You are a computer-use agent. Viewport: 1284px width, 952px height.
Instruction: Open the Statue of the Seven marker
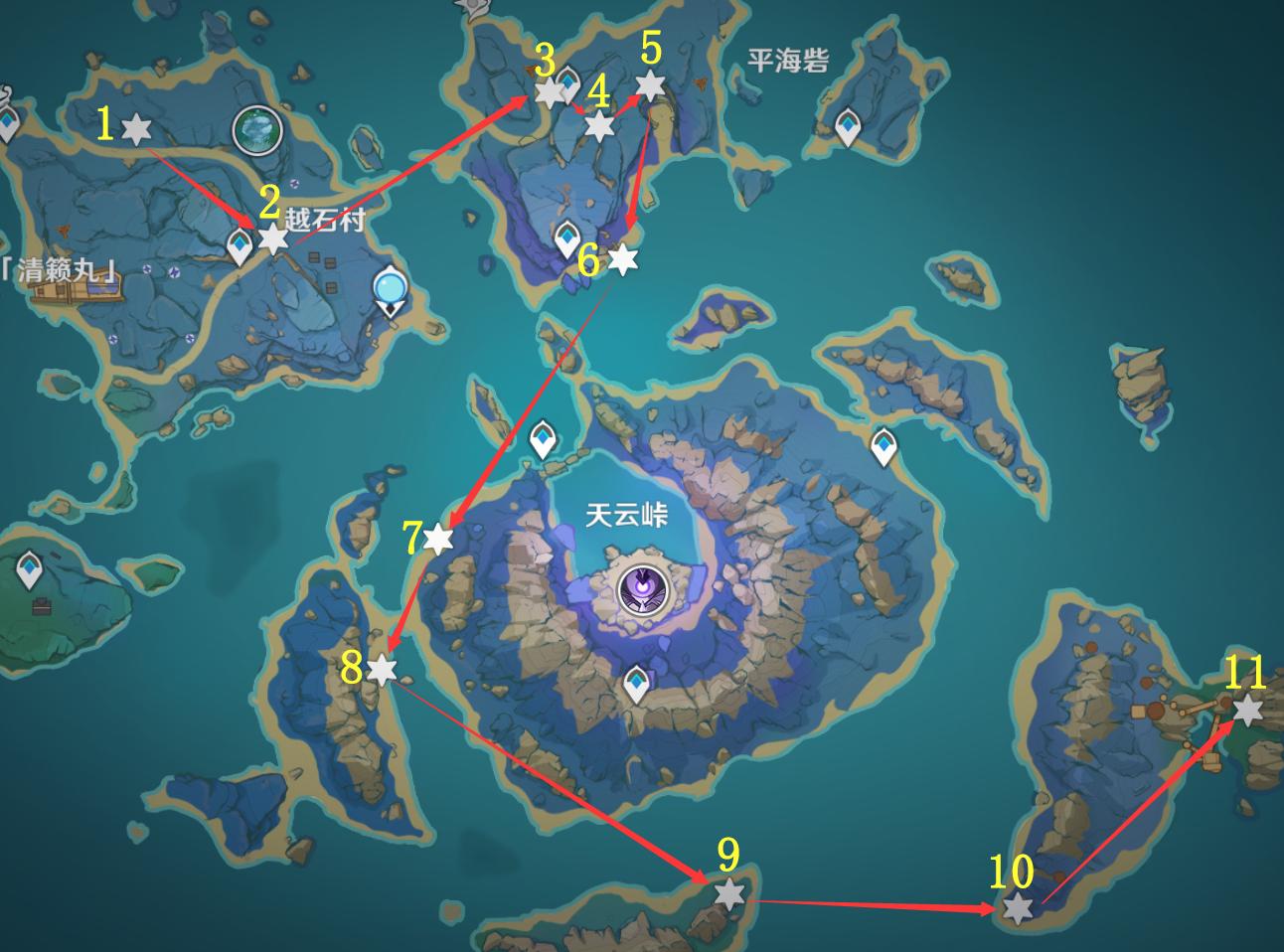click(x=256, y=130)
